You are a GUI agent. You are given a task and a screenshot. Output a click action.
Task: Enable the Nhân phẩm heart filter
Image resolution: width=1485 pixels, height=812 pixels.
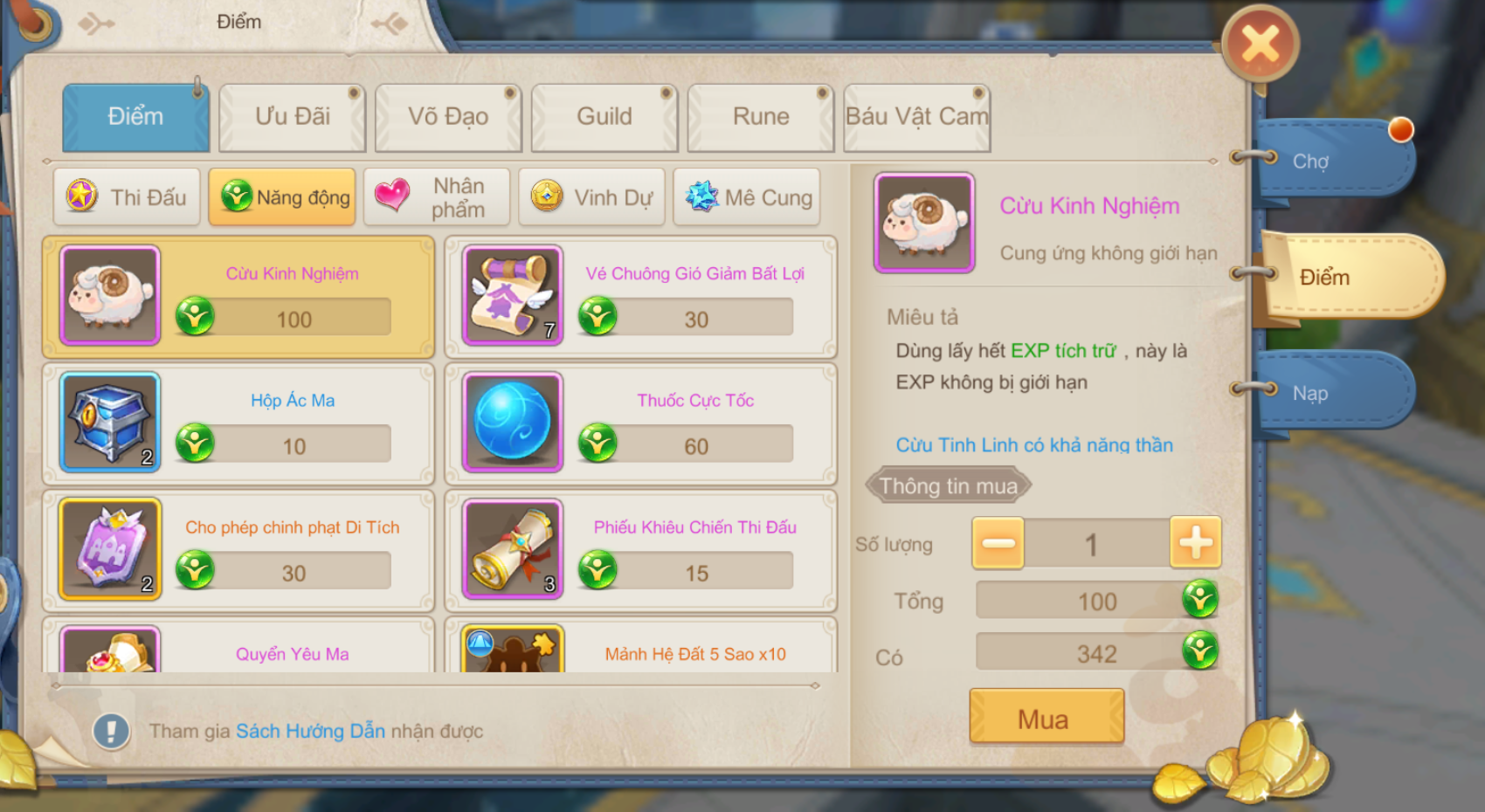[x=437, y=197]
